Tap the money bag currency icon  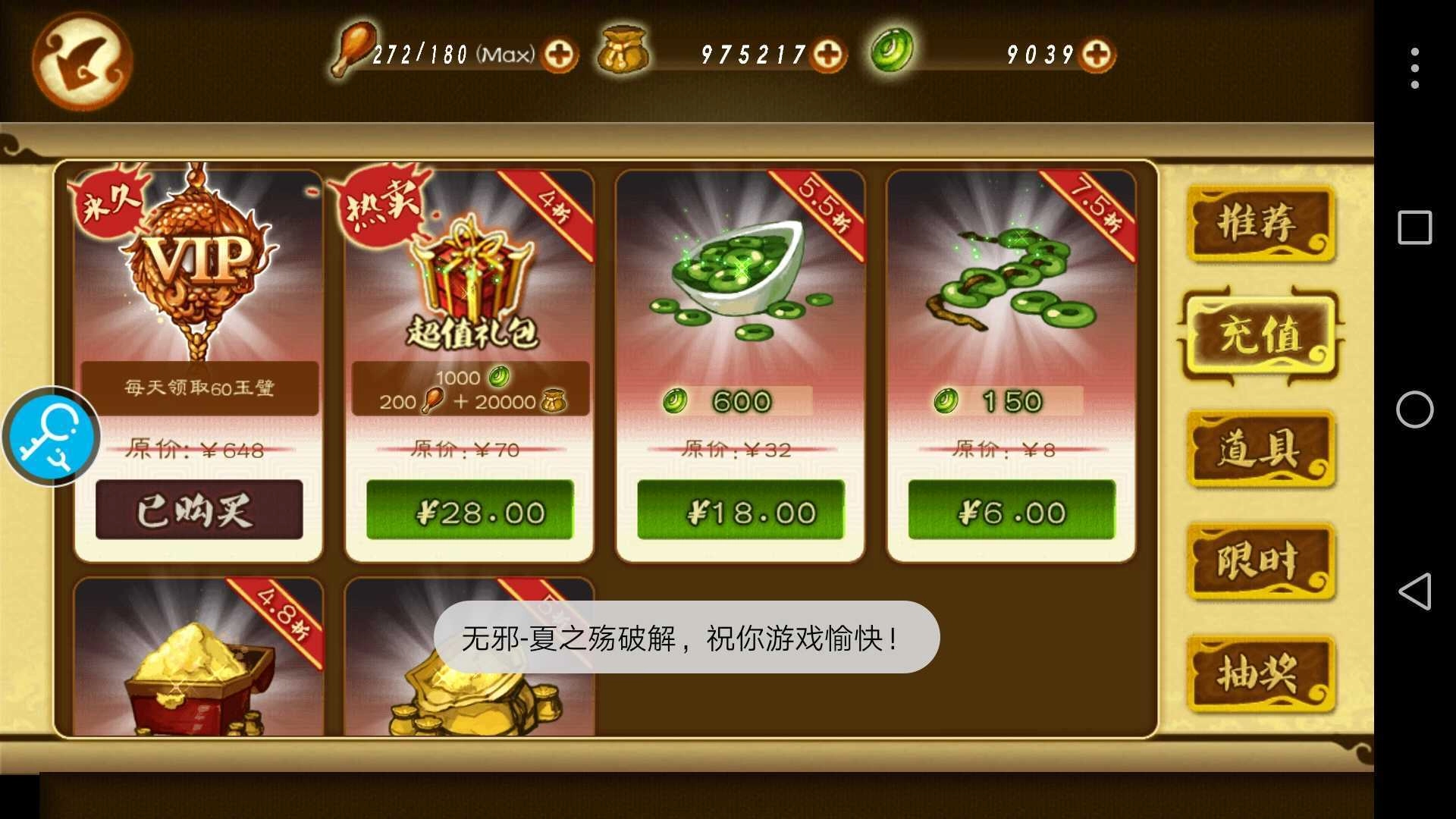[x=623, y=52]
